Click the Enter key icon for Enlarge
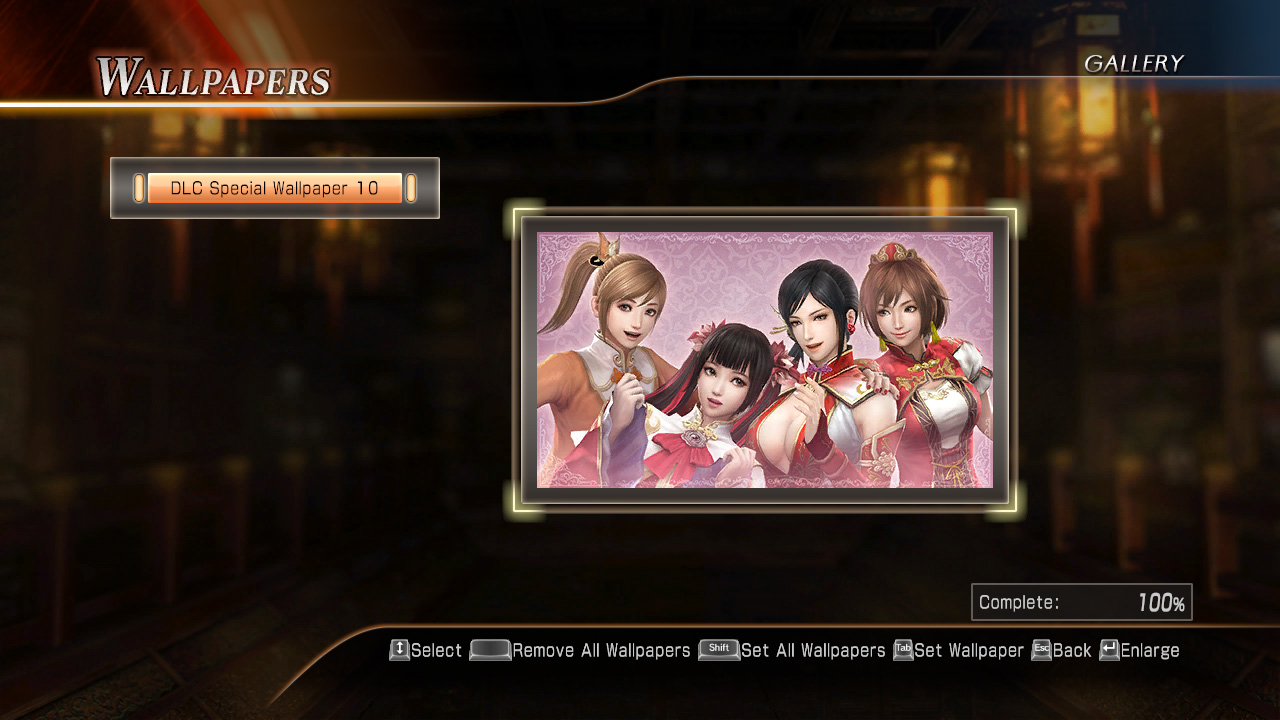Viewport: 1280px width, 720px height. tap(1108, 650)
